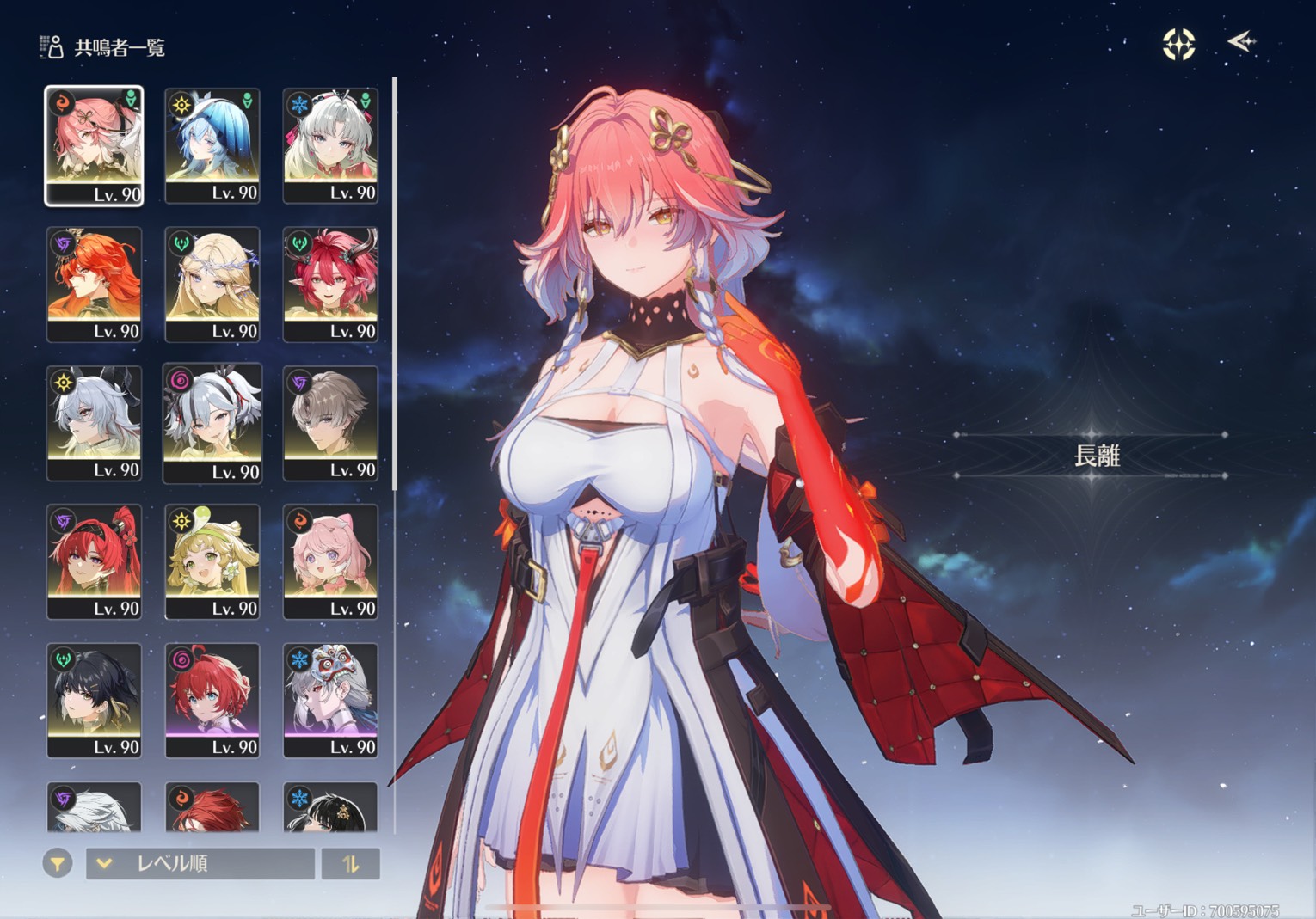Pick the pink-haired character with cat ears

coord(330,561)
